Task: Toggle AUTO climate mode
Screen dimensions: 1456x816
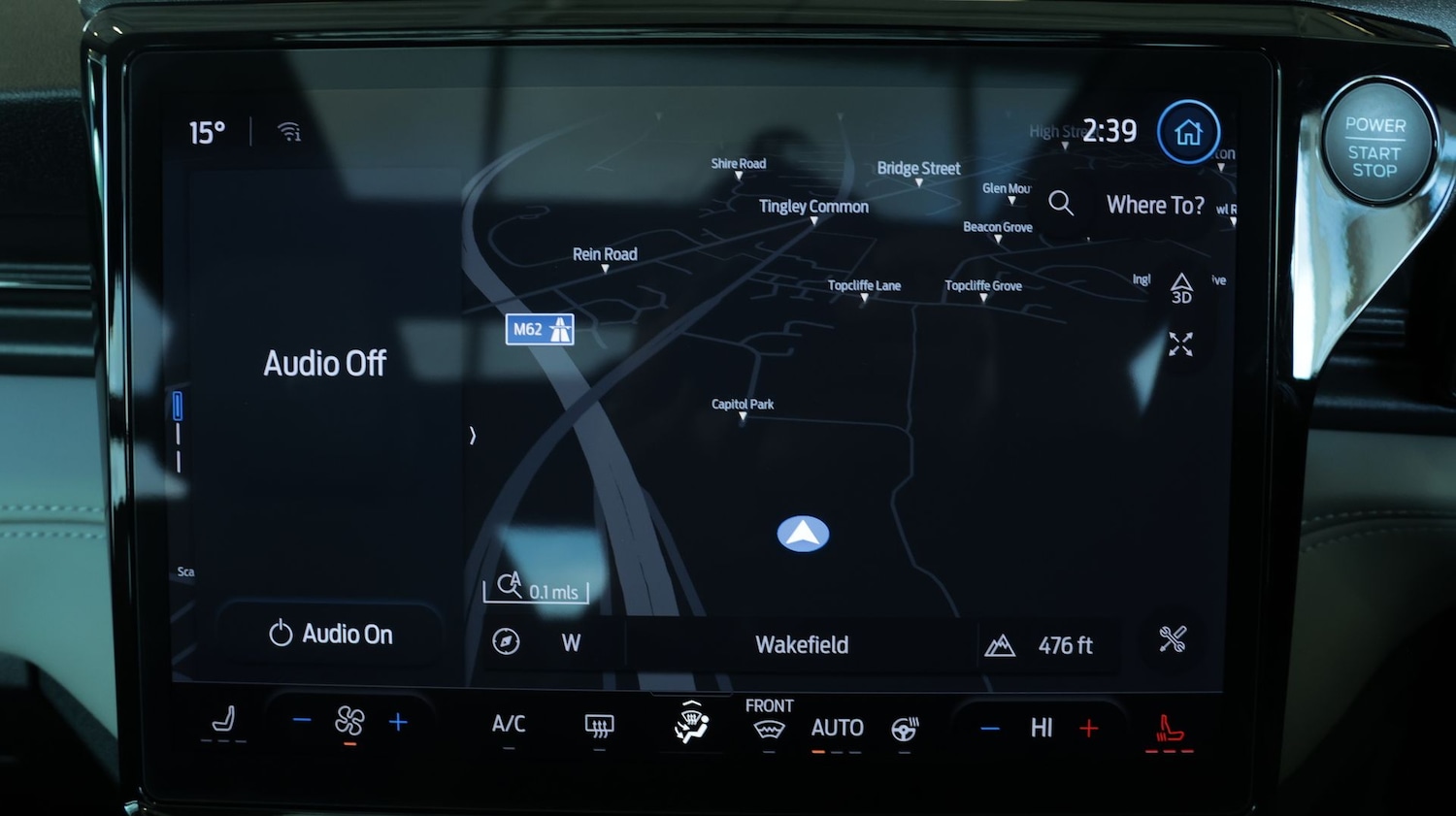Action: (837, 728)
